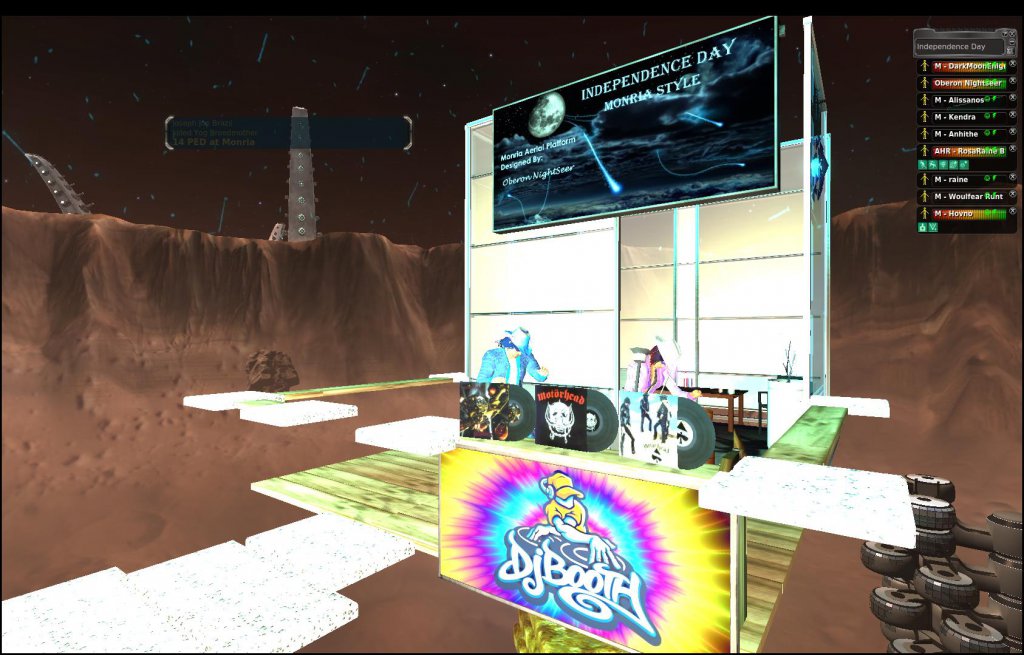Open the global loot message notification

pos(288,132)
